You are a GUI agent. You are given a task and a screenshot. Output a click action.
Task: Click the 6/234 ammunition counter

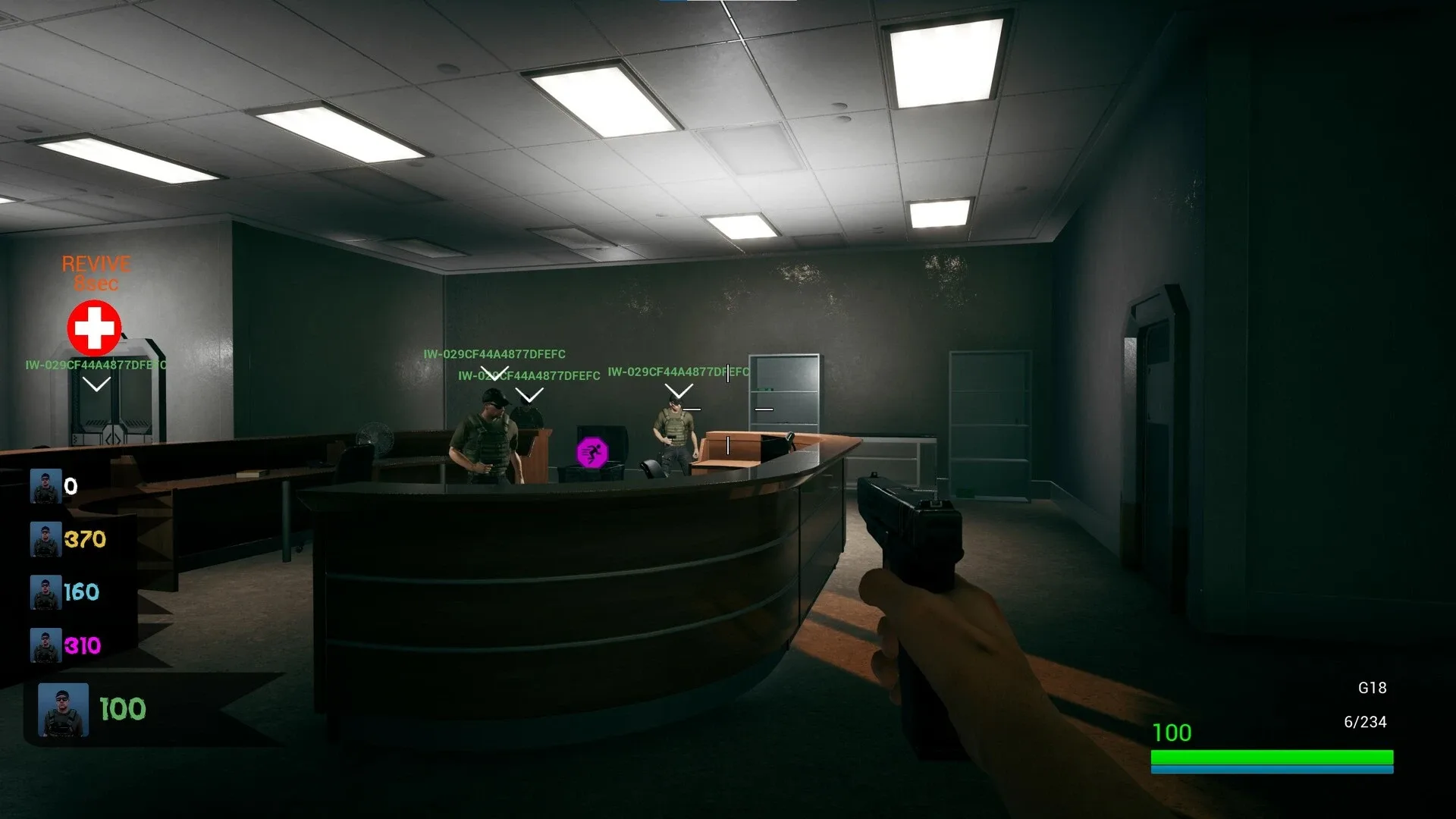pyautogui.click(x=1366, y=722)
